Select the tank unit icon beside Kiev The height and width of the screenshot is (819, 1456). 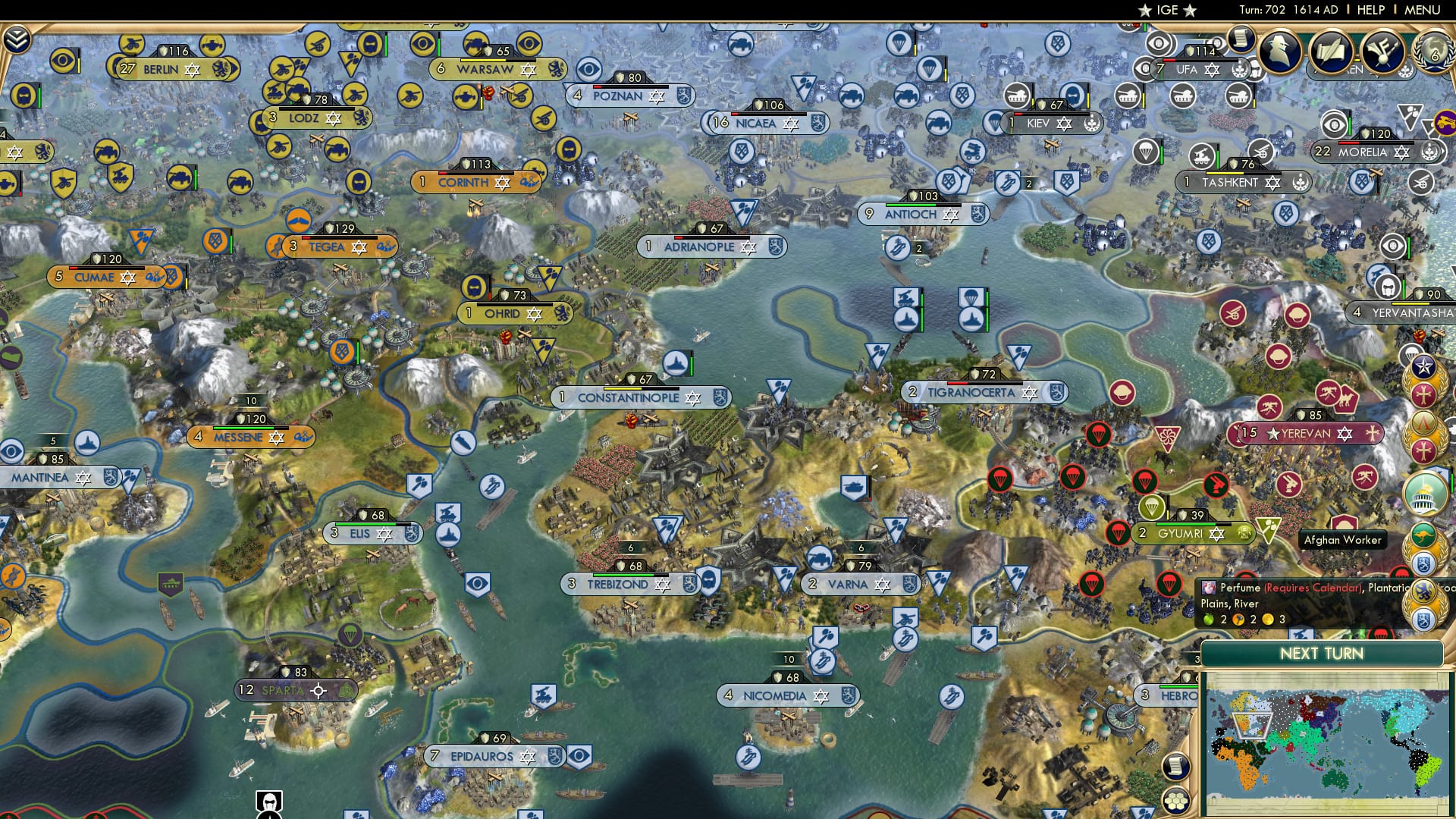click(x=1015, y=94)
